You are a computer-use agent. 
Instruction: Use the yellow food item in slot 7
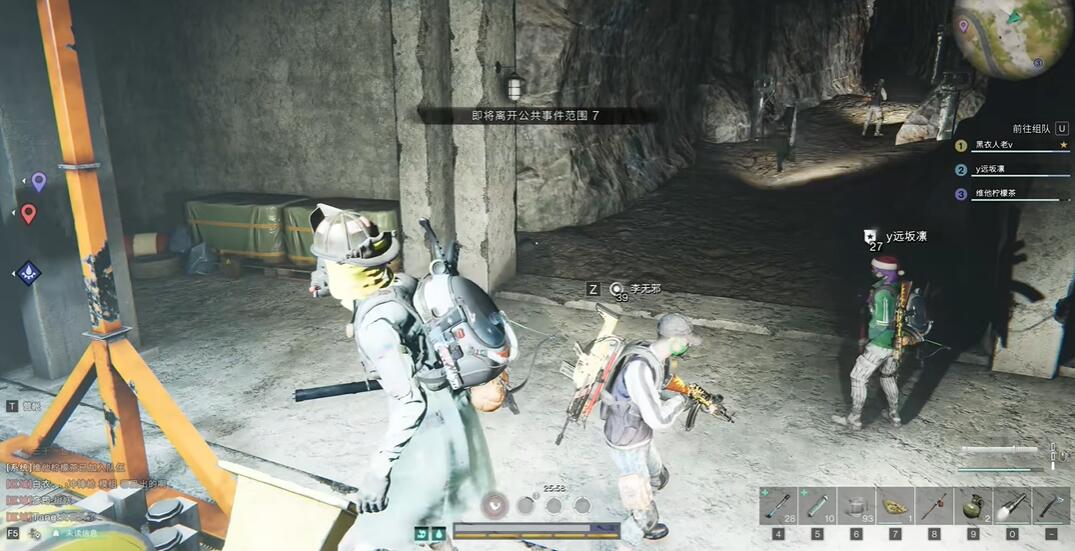click(895, 506)
